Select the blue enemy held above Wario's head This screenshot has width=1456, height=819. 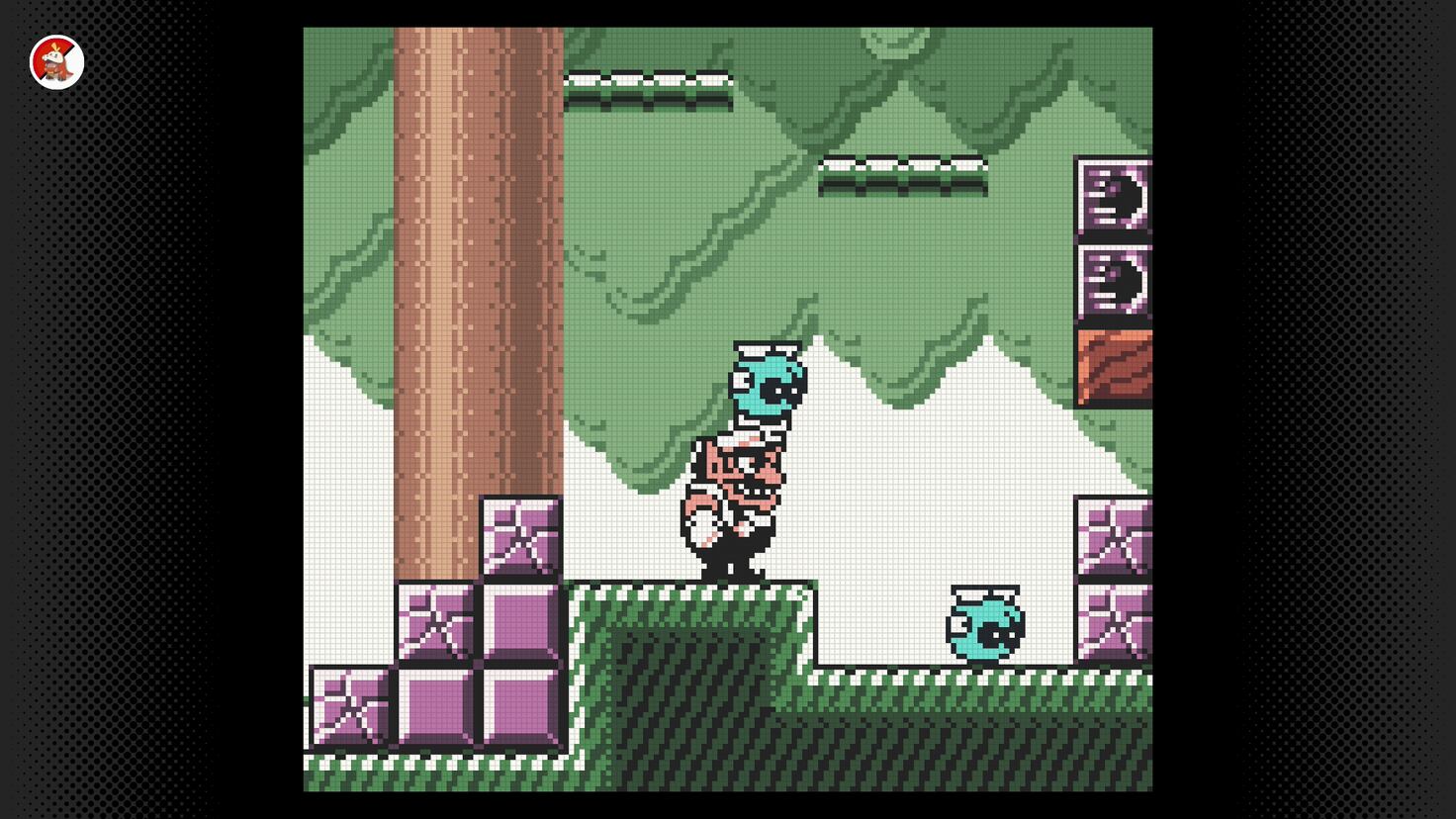(x=767, y=386)
